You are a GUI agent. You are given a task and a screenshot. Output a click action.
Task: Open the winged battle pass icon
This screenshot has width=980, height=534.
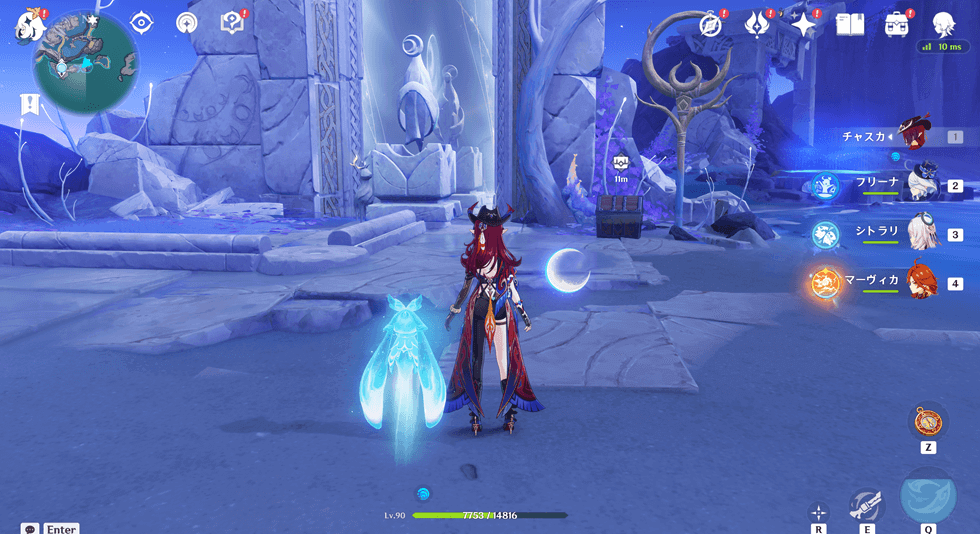757,25
